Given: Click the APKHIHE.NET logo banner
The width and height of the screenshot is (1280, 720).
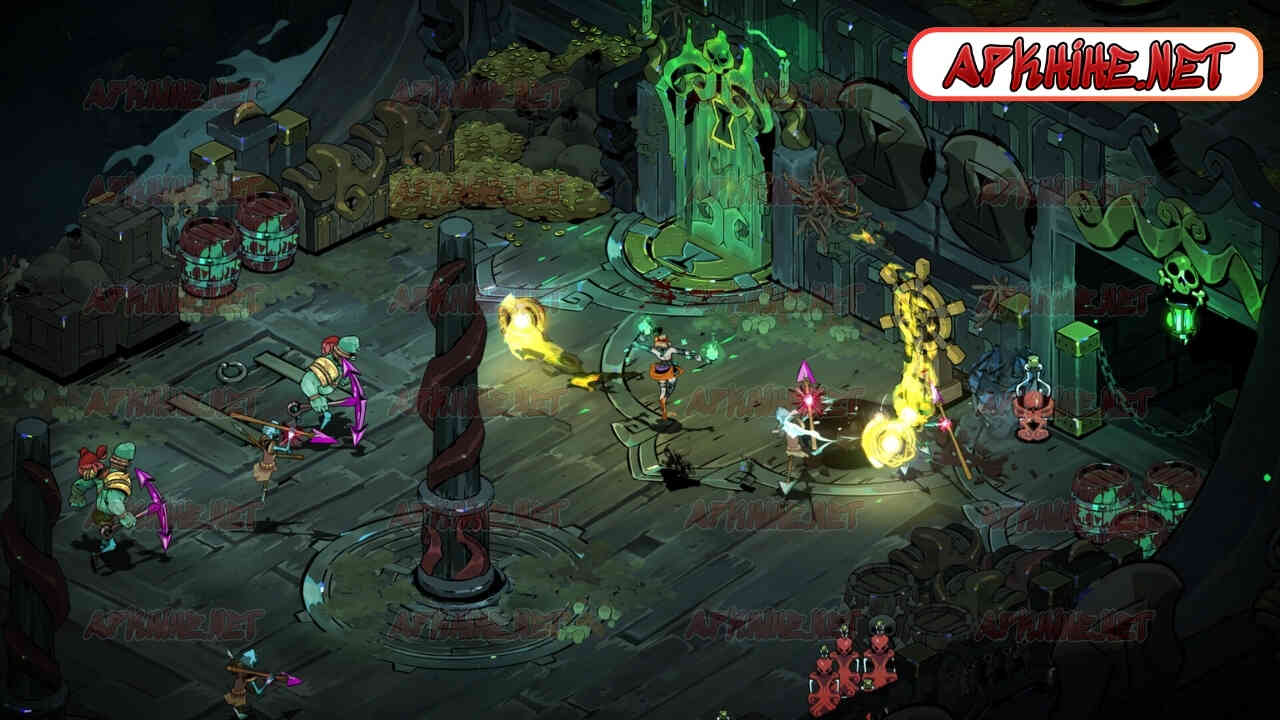Looking at the screenshot, I should pyautogui.click(x=1085, y=64).
